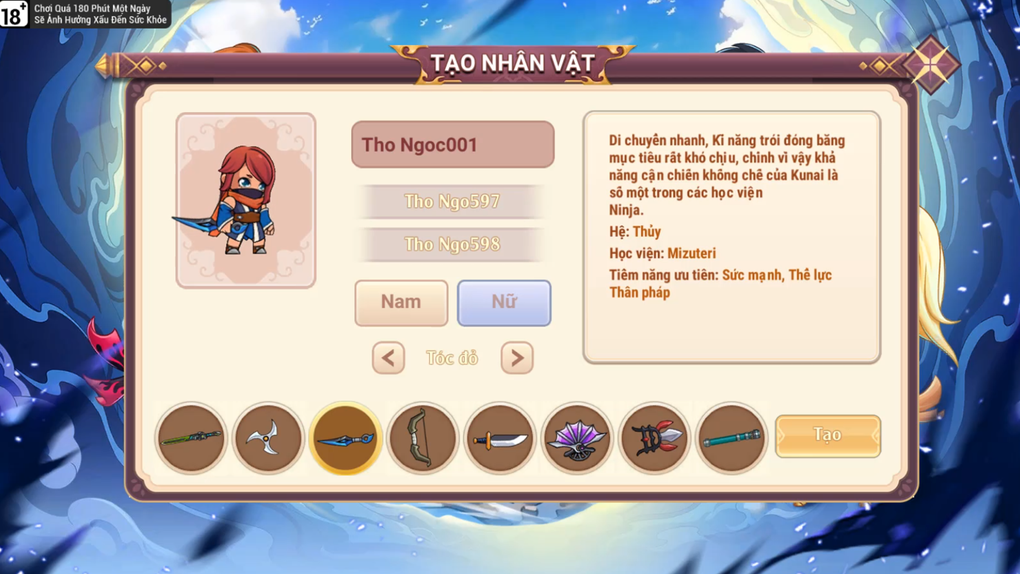
Task: Select the red claw weapon class
Action: tap(654, 438)
